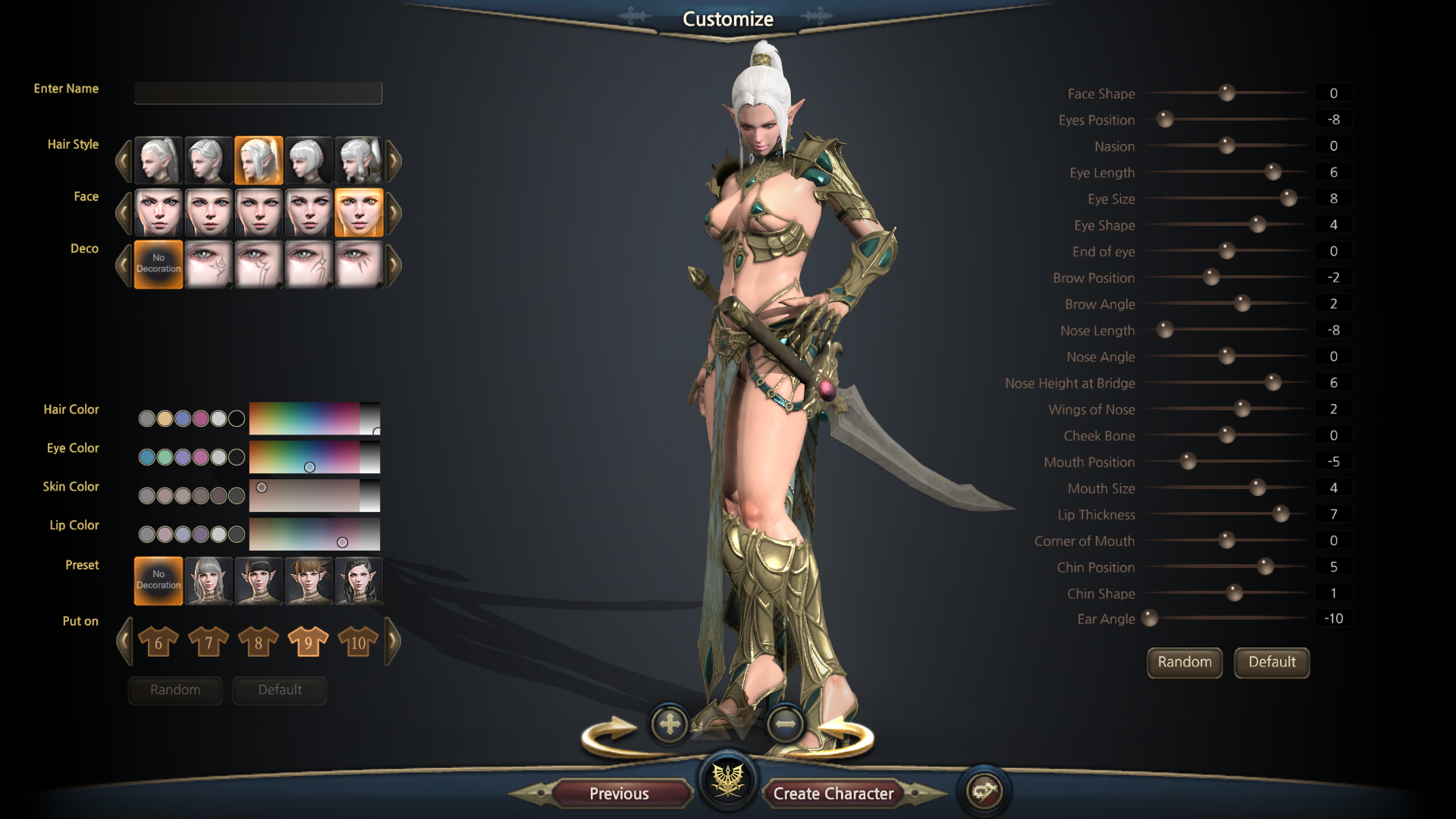
Task: Pick the number 8 outfit shirt
Action: 258,642
